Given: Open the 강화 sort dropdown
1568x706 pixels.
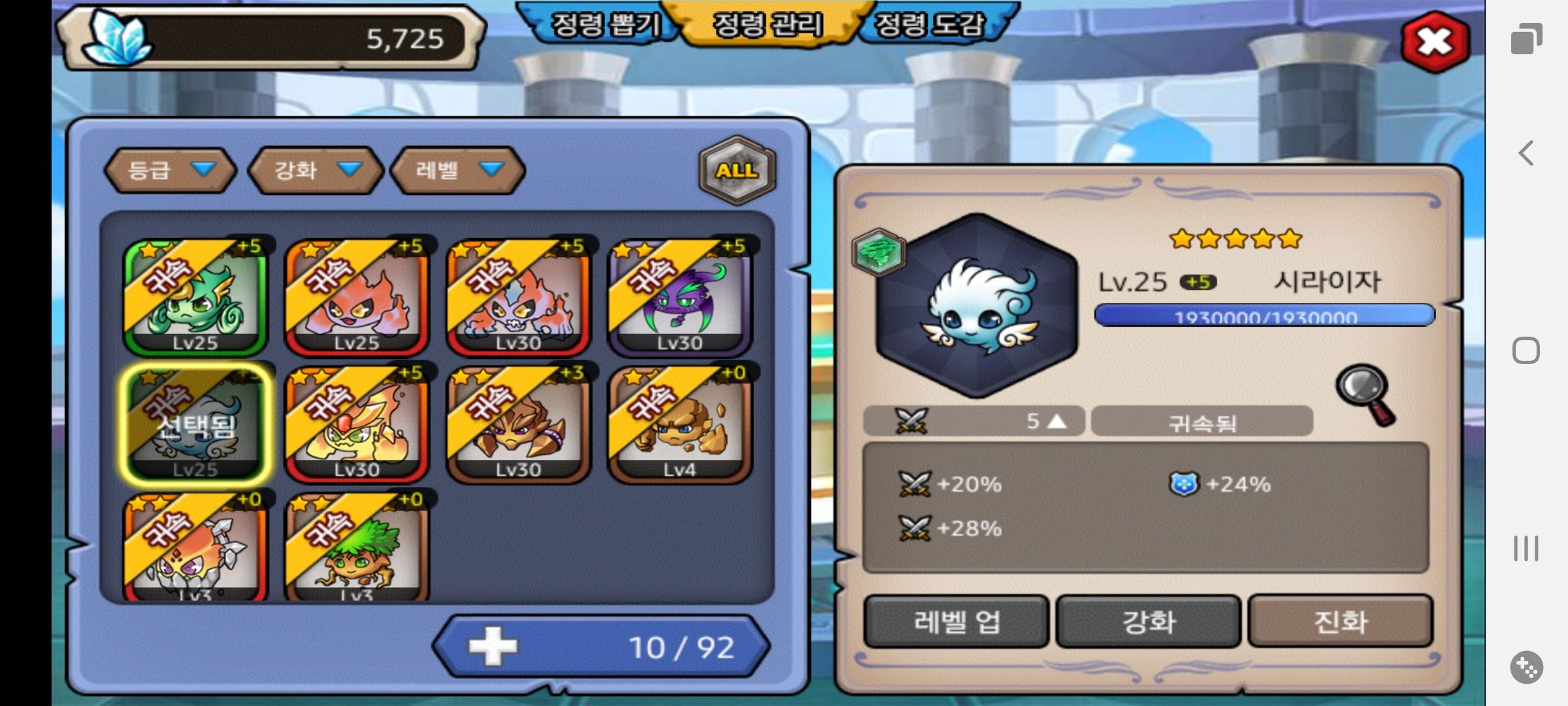Looking at the screenshot, I should pyautogui.click(x=316, y=170).
